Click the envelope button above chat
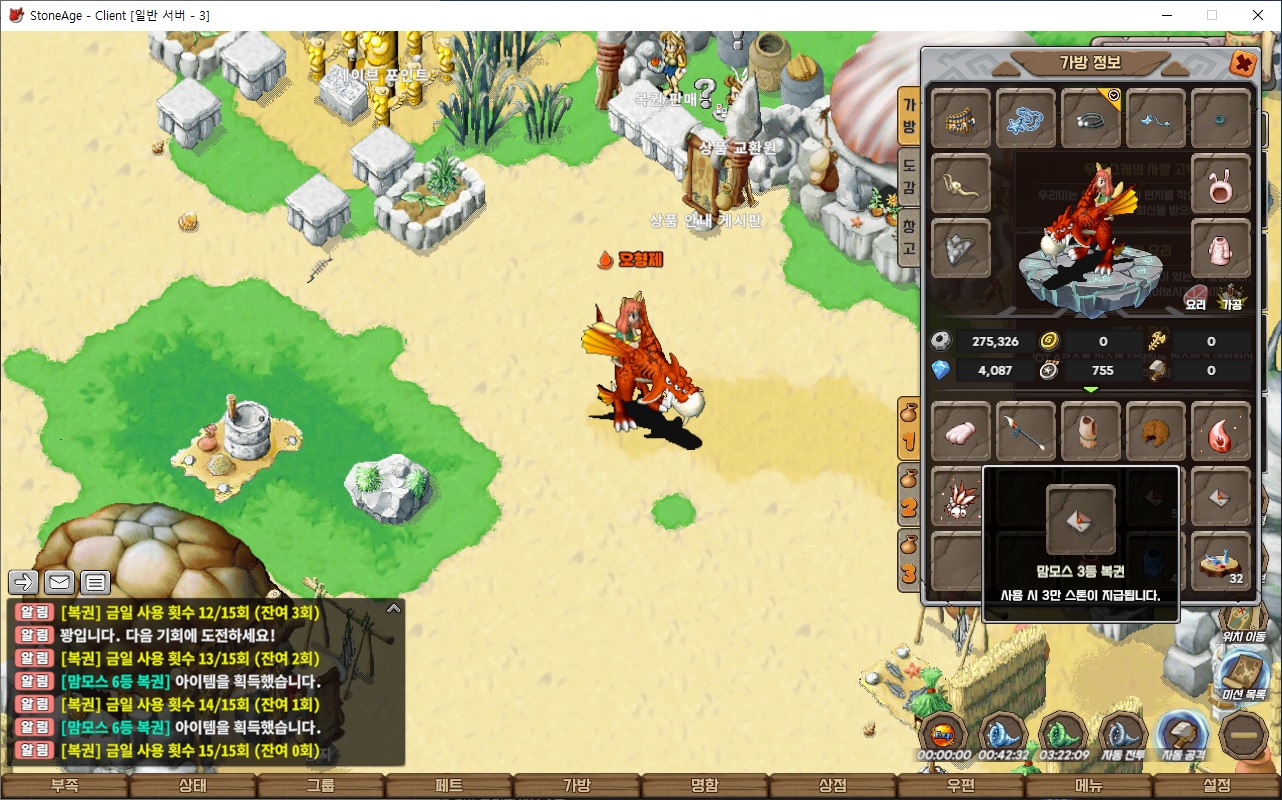The image size is (1282, 800). (59, 582)
